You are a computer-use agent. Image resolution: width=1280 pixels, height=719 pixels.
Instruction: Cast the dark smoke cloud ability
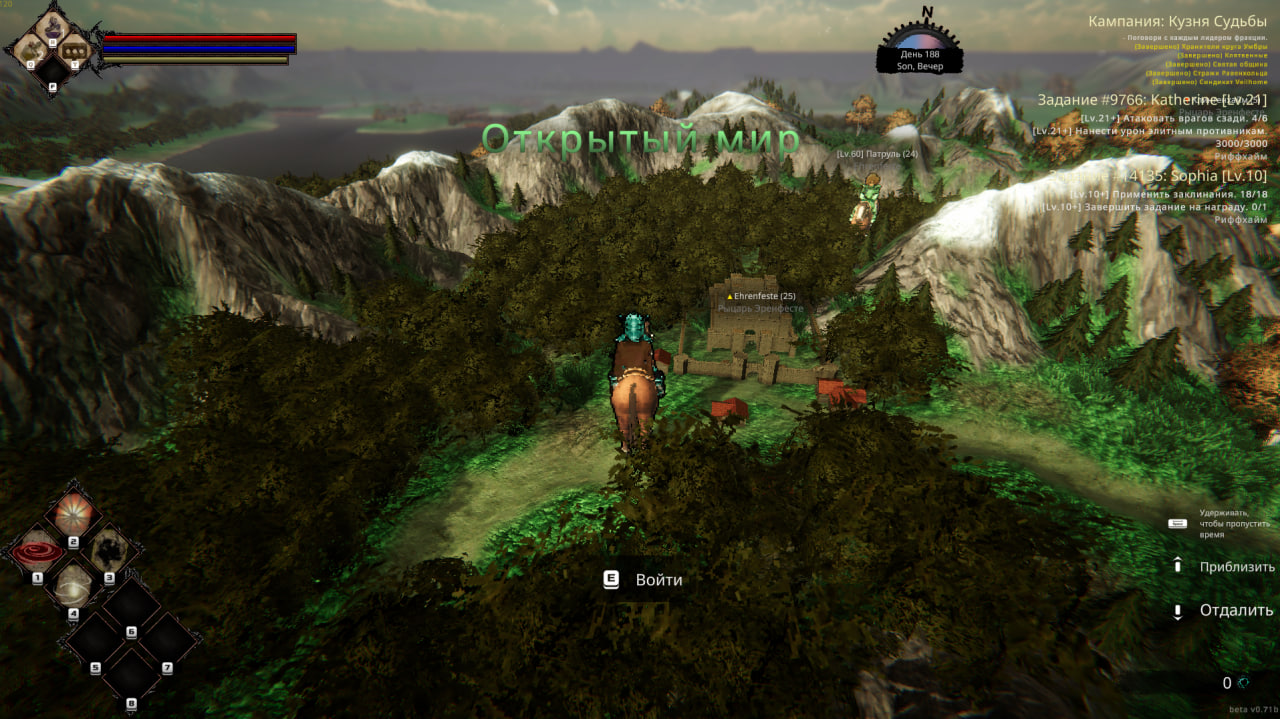click(108, 551)
